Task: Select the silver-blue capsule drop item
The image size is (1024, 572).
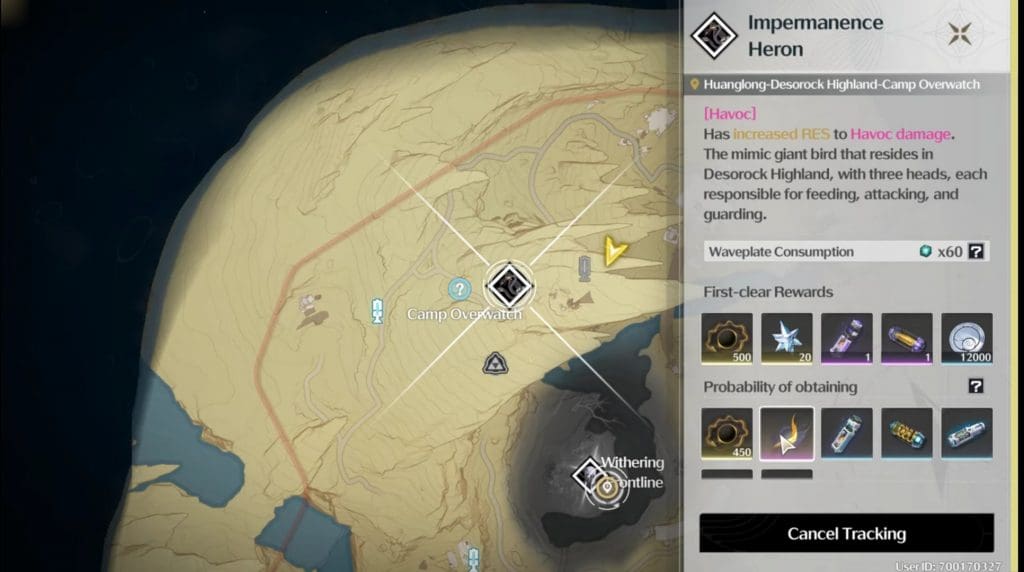Action: click(967, 433)
